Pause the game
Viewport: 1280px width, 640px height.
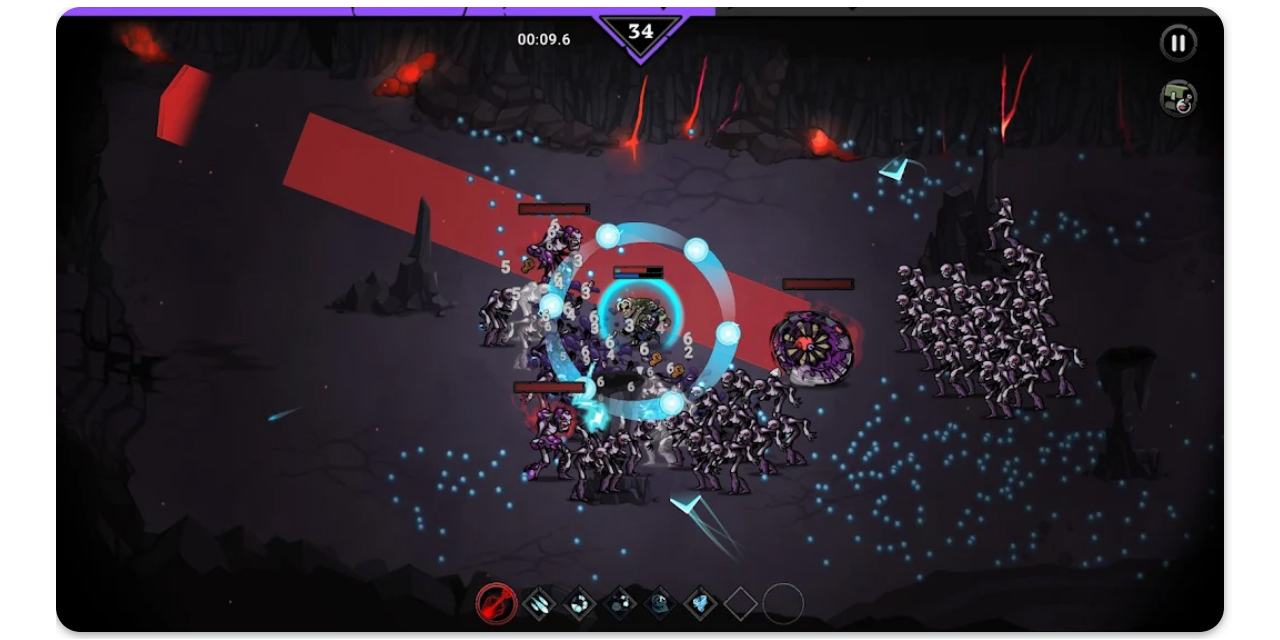(1178, 43)
